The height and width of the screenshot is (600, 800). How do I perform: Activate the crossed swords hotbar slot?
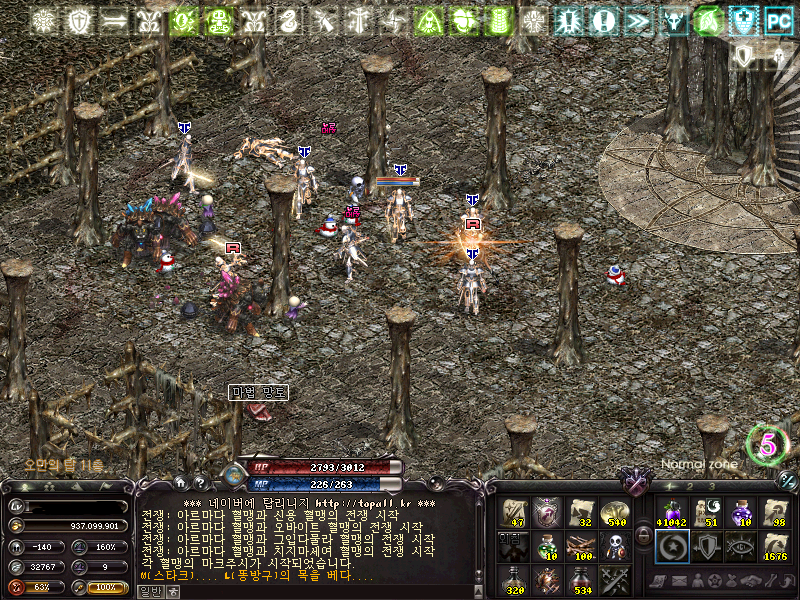click(614, 580)
